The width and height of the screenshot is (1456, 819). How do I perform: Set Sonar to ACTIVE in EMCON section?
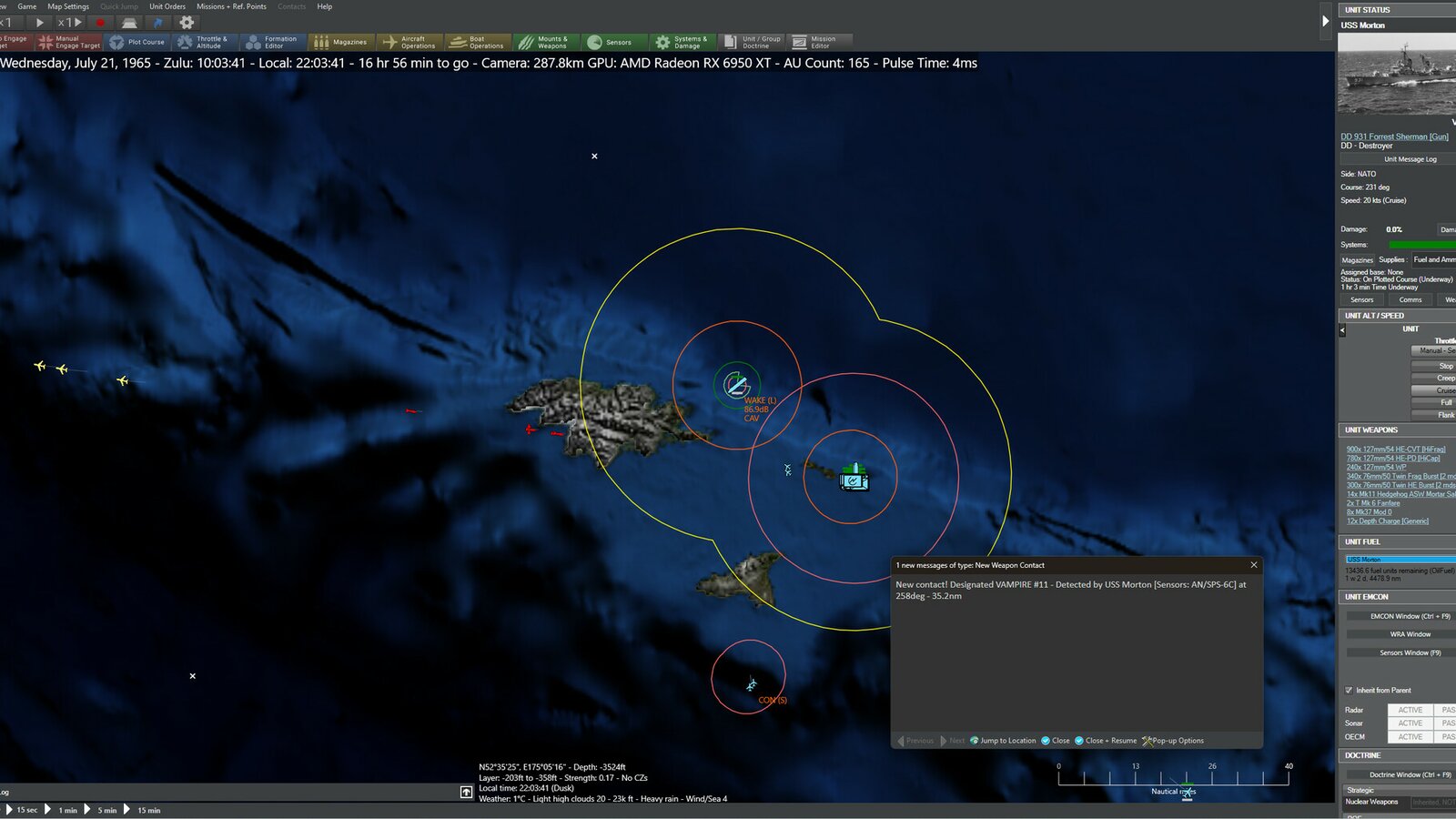1410,723
